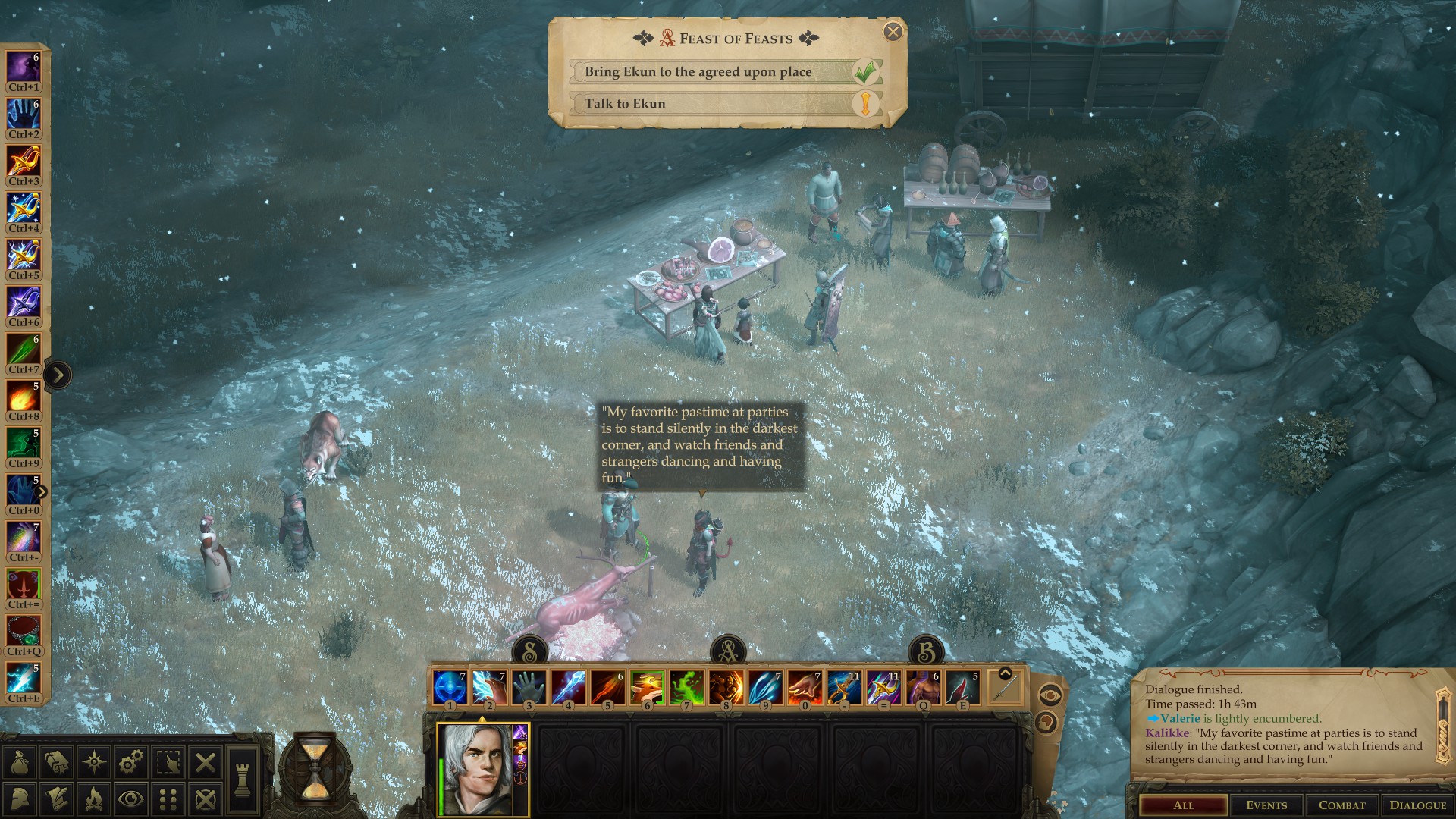Activate the green acid splash spell

click(x=686, y=688)
